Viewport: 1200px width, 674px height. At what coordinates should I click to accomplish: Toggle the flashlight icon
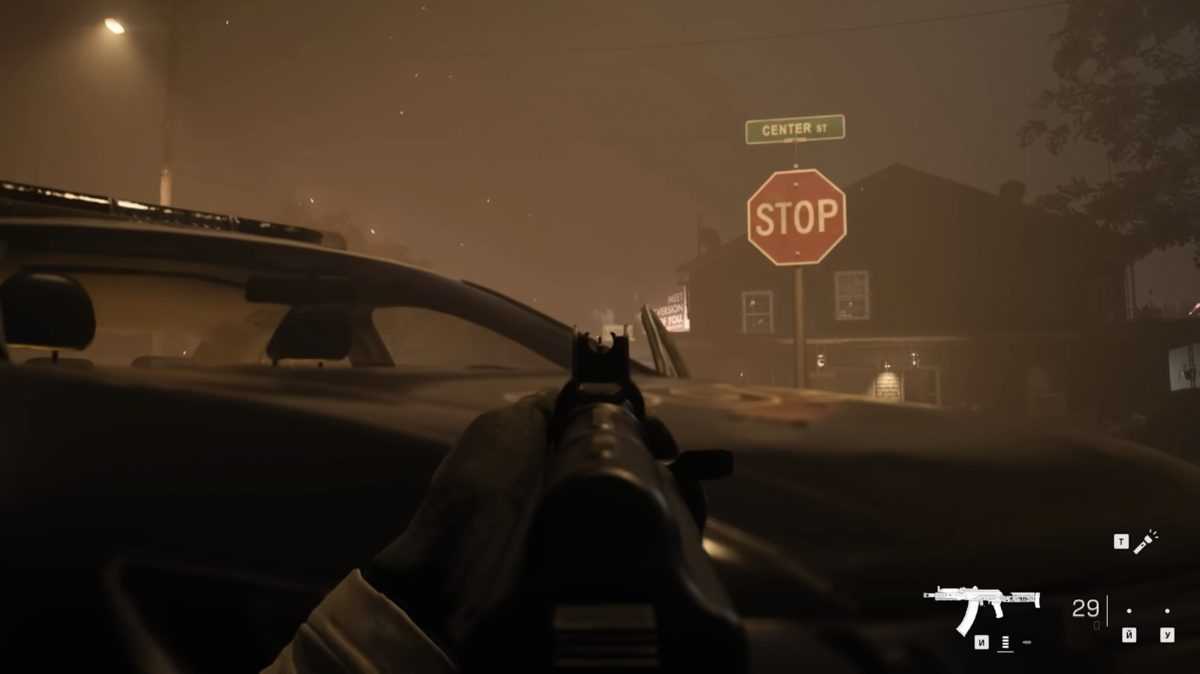pyautogui.click(x=1145, y=541)
